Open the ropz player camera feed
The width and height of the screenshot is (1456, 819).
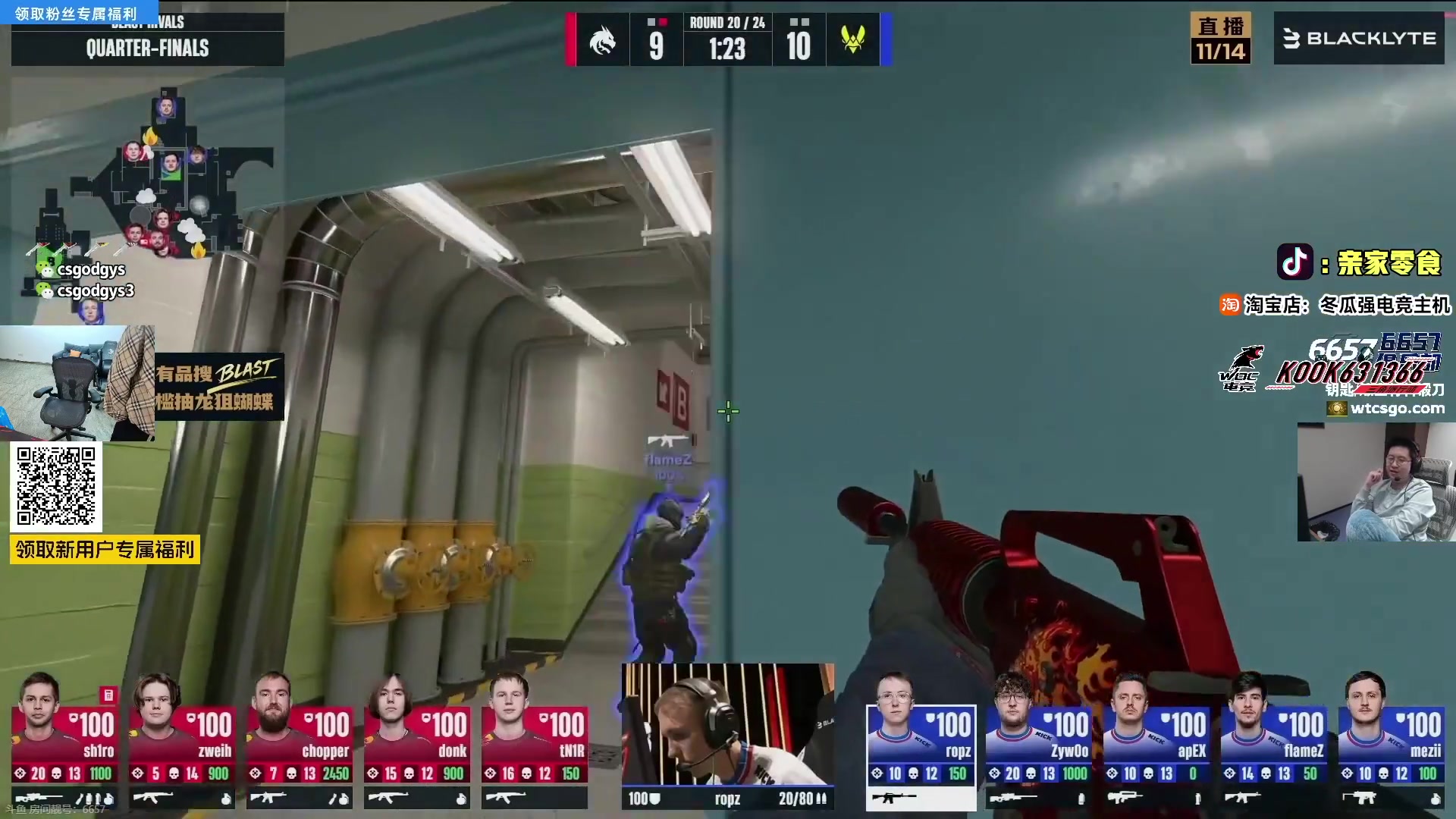[726, 724]
